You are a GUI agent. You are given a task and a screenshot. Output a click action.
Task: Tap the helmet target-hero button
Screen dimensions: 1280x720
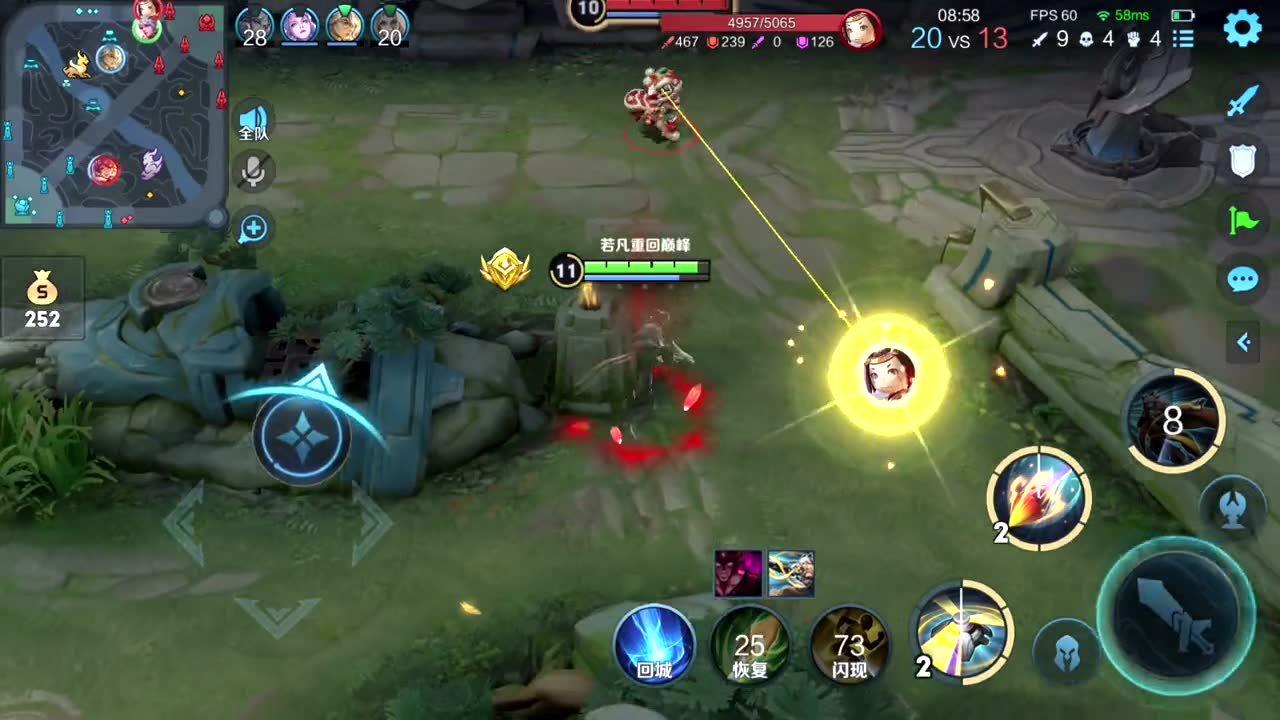click(x=1066, y=652)
